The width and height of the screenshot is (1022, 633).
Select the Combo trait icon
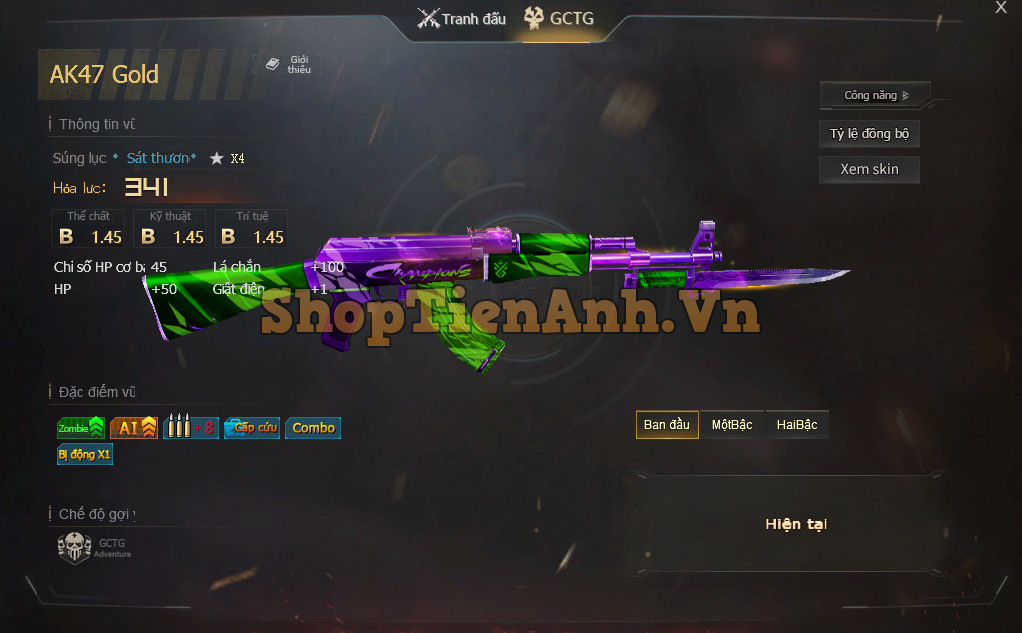click(313, 428)
